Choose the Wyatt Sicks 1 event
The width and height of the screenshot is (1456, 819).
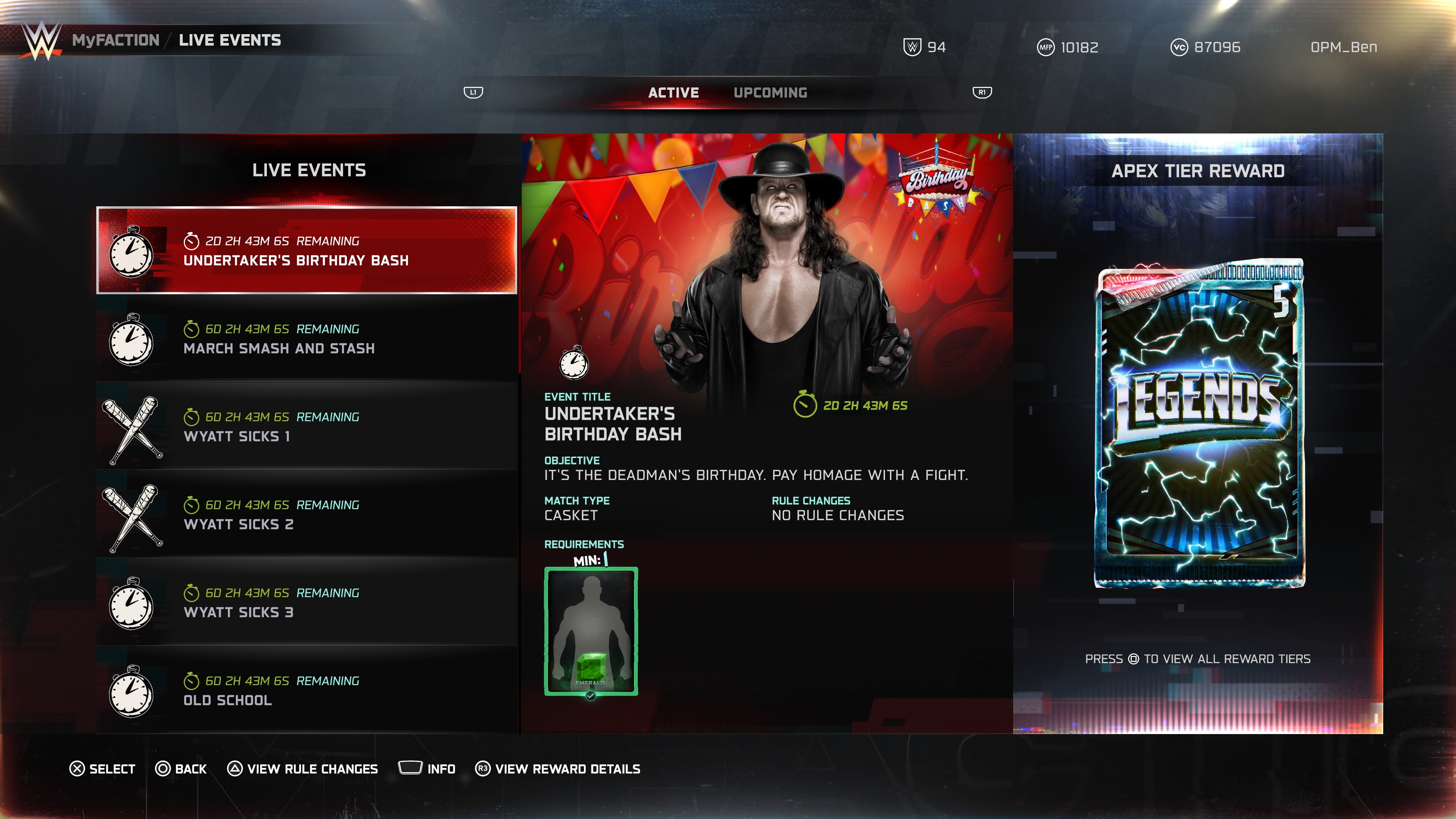(x=306, y=427)
